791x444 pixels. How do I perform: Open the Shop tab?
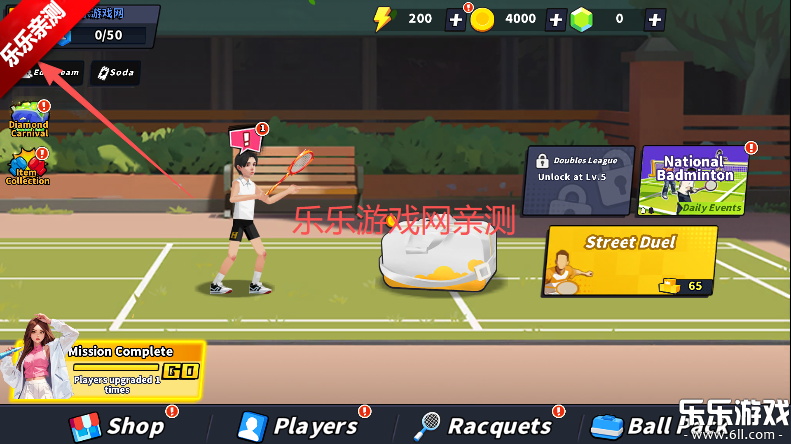(x=118, y=426)
